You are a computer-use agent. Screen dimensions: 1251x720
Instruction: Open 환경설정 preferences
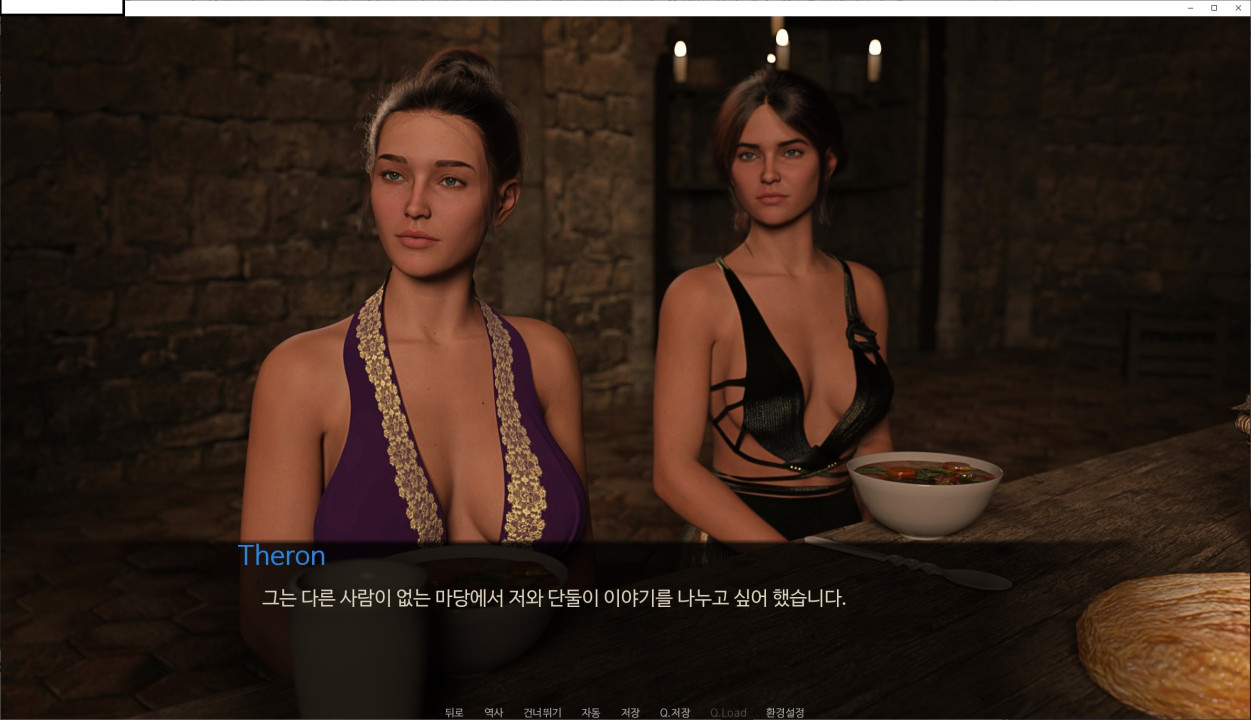(x=785, y=712)
